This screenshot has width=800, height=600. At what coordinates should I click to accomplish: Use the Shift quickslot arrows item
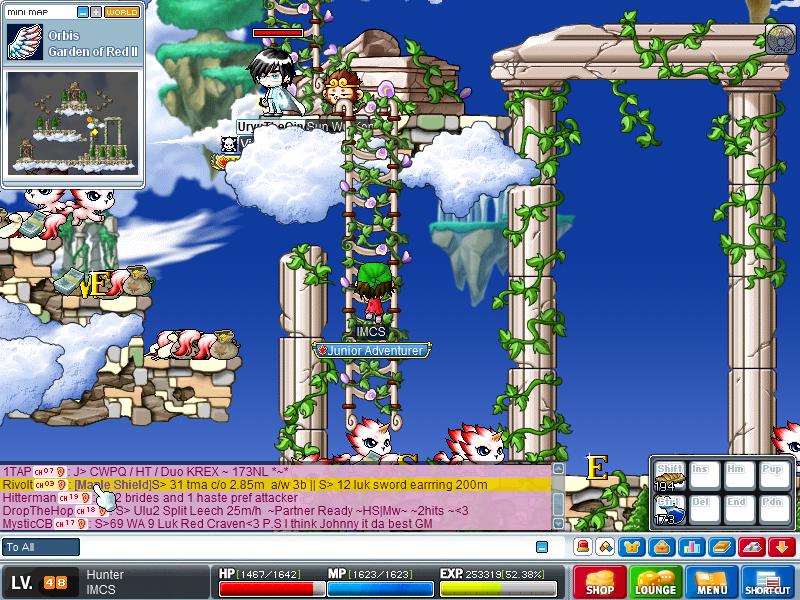coord(669,478)
